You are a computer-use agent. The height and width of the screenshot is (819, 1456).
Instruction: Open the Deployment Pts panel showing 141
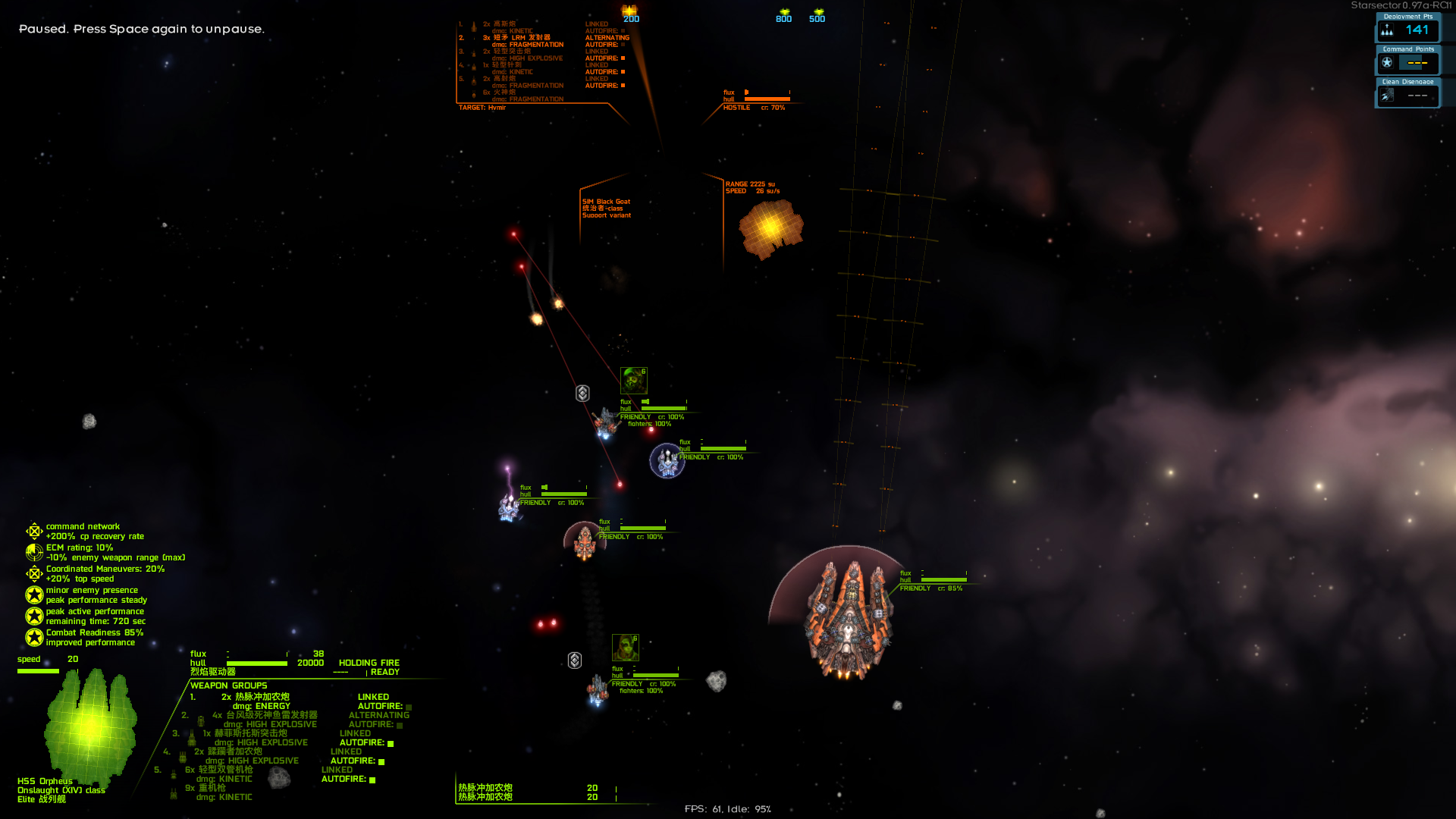tap(1407, 30)
